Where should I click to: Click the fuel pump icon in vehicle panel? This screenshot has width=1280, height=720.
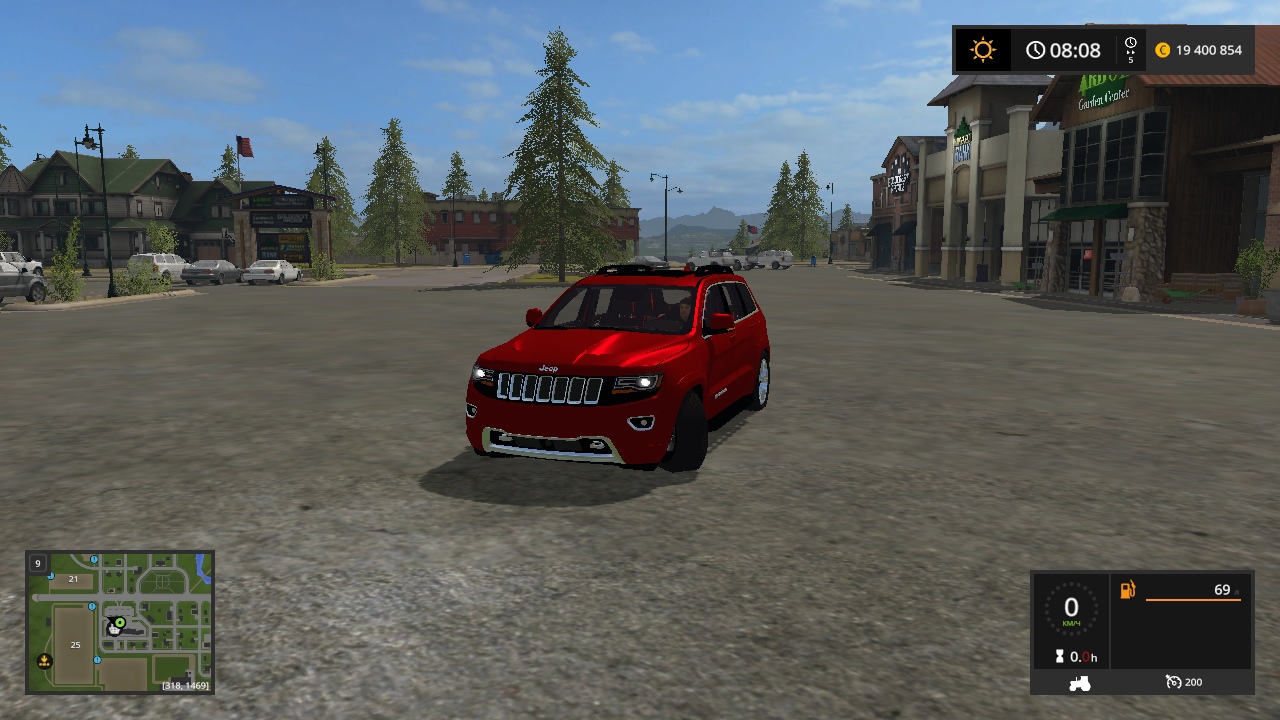pyautogui.click(x=1128, y=589)
